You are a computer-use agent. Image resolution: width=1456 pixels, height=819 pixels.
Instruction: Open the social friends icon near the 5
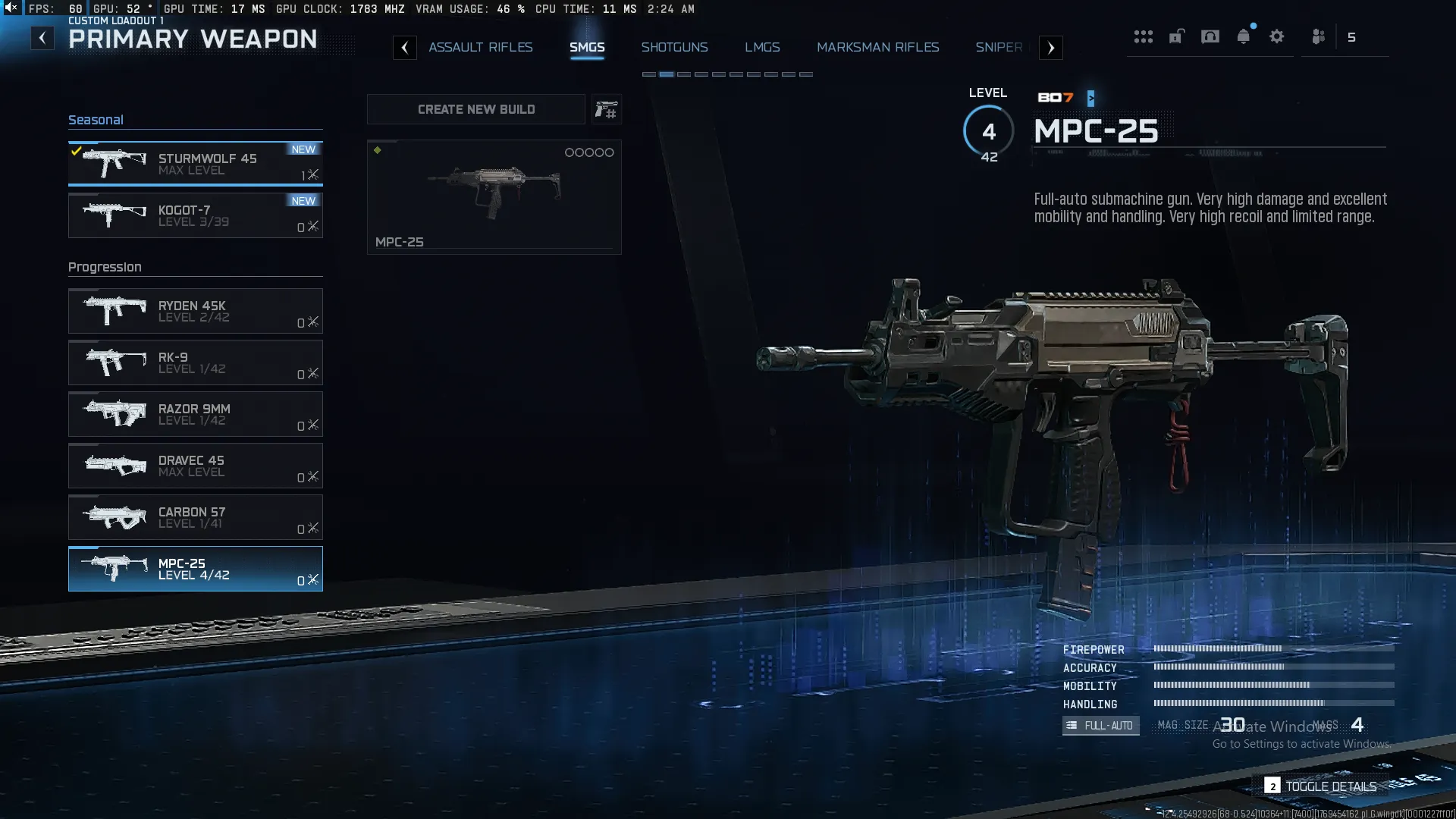[x=1317, y=36]
